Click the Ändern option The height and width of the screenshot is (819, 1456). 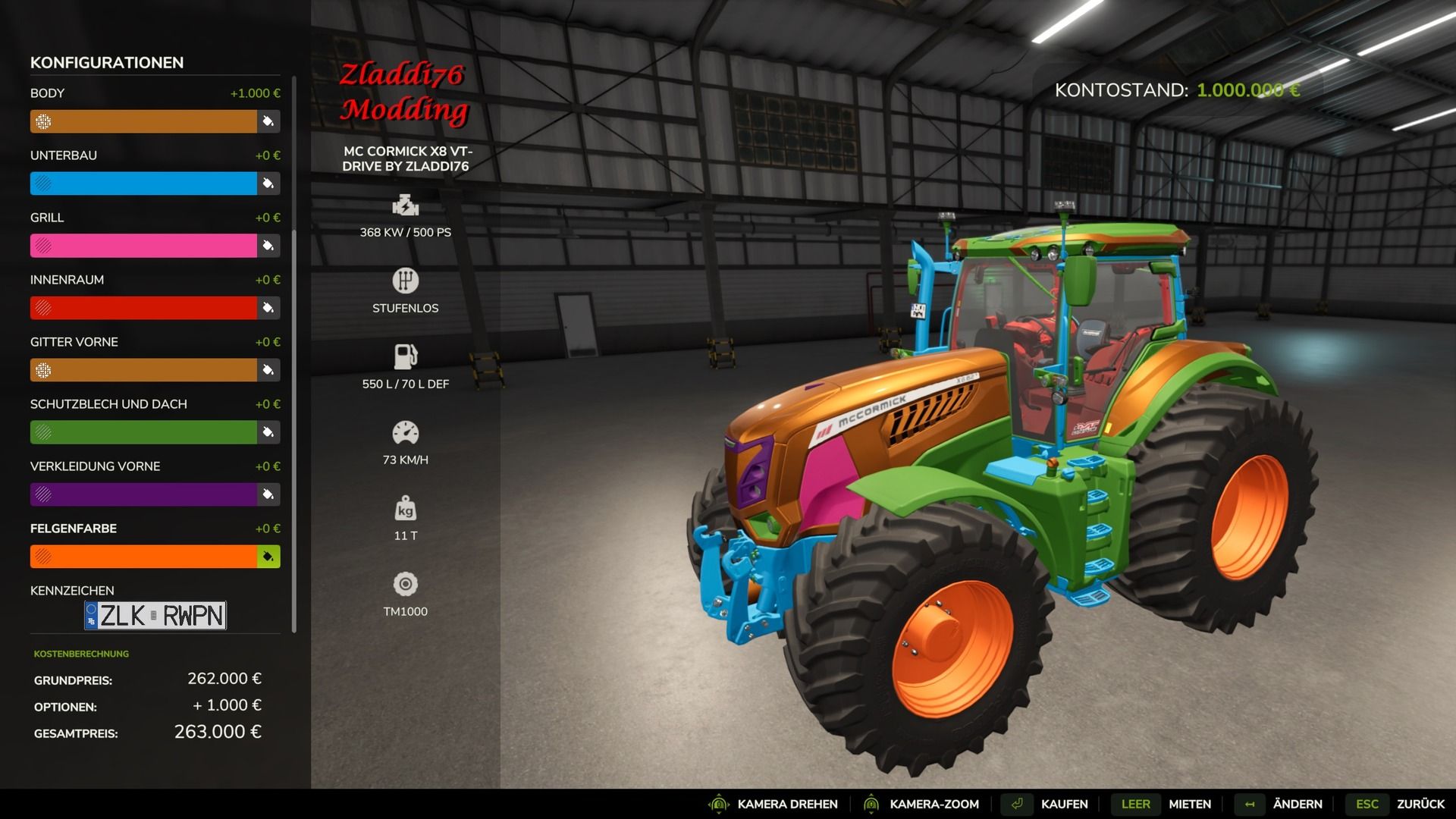[1297, 804]
